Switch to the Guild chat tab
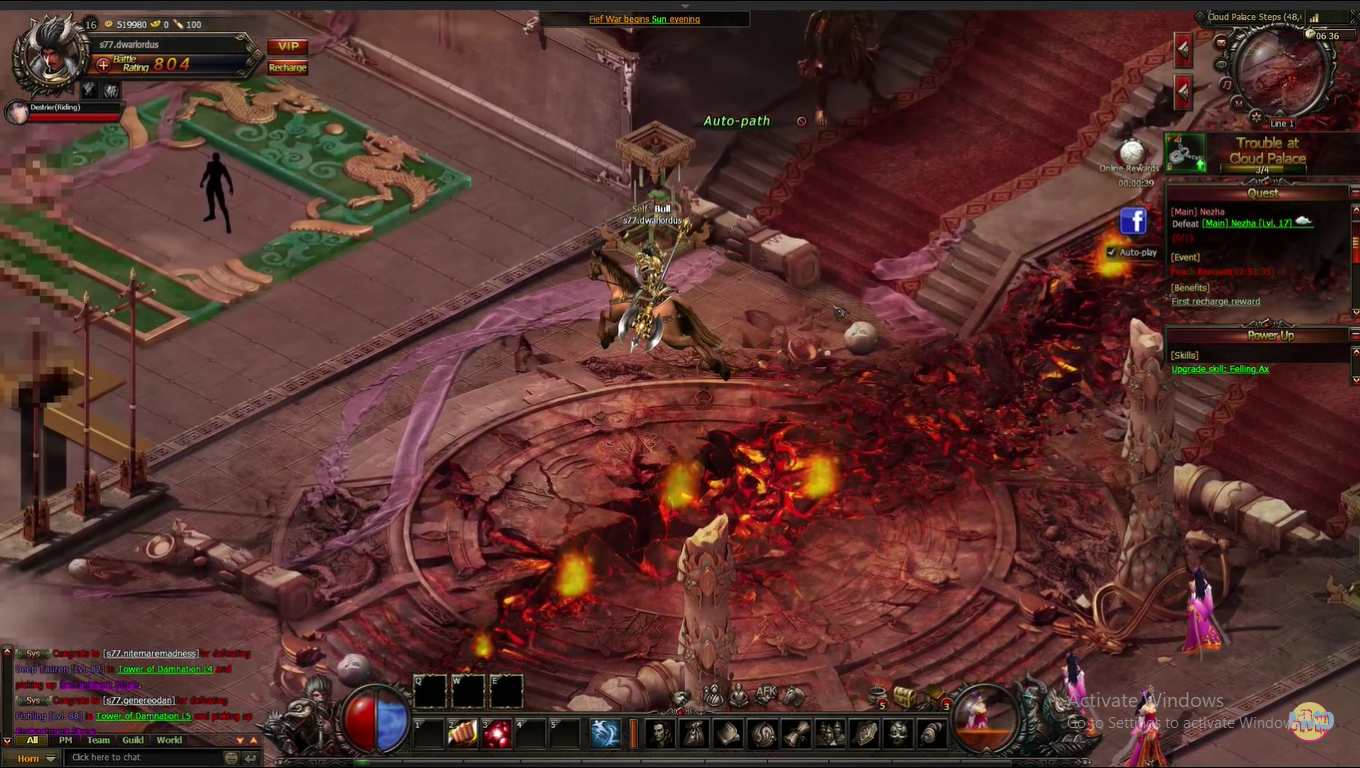The image size is (1360, 768). pos(132,741)
